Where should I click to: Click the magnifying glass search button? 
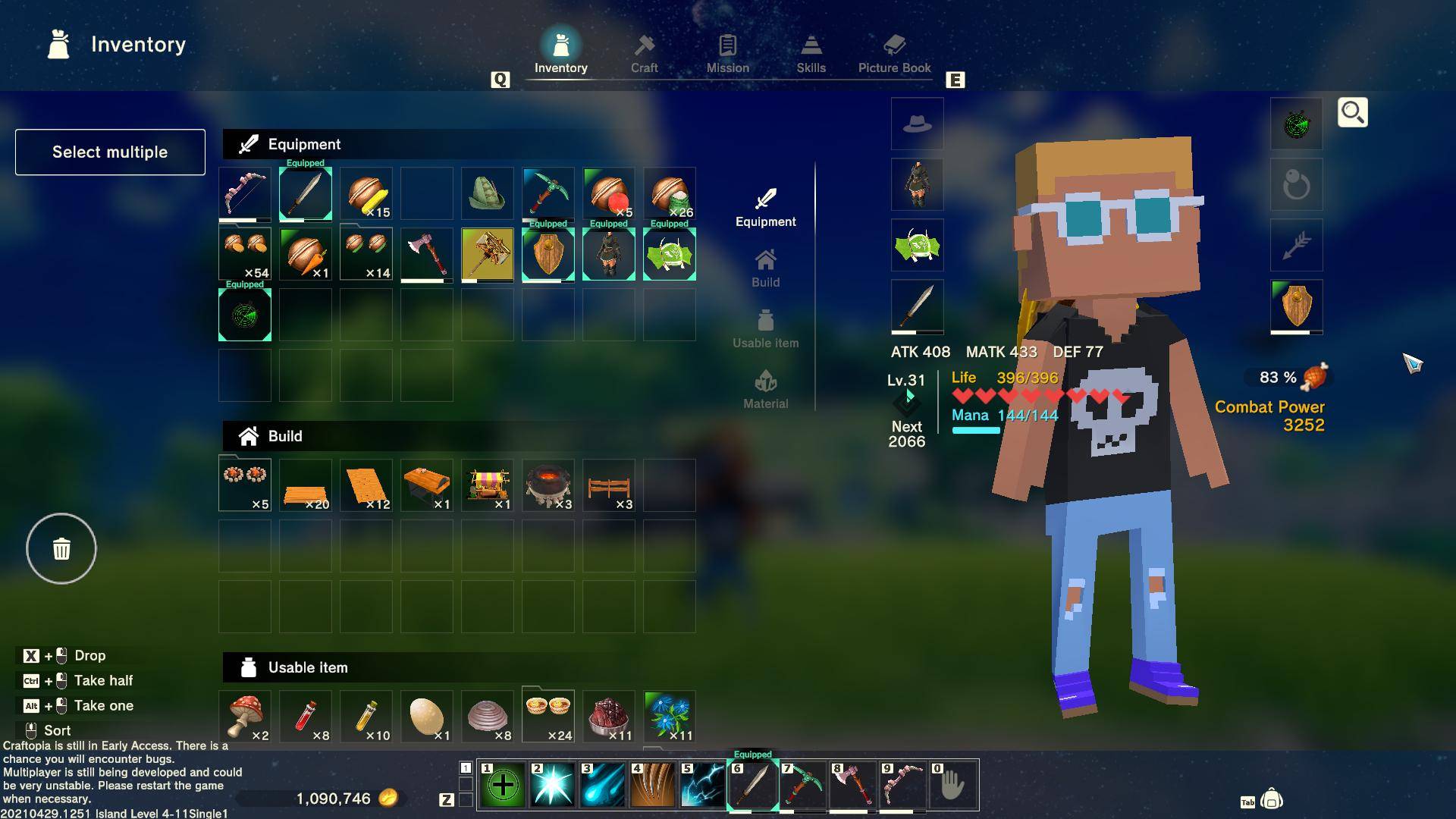1352,112
